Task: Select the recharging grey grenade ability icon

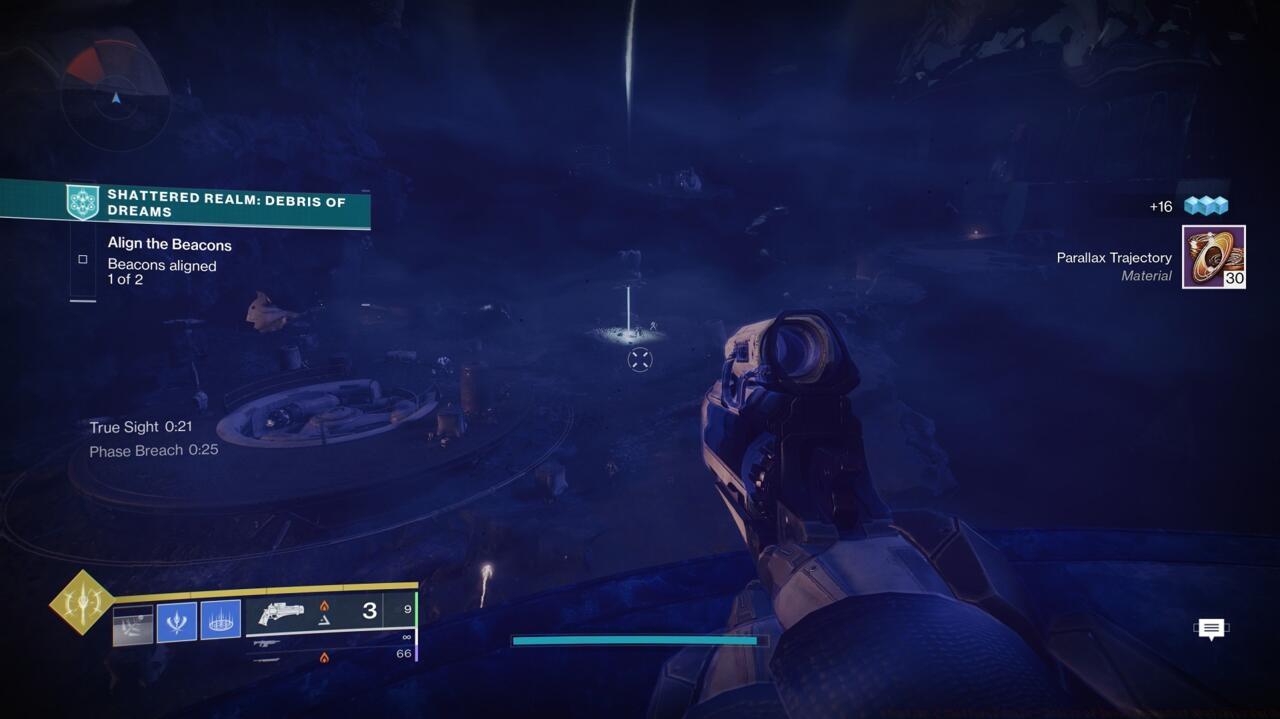Action: tap(133, 624)
